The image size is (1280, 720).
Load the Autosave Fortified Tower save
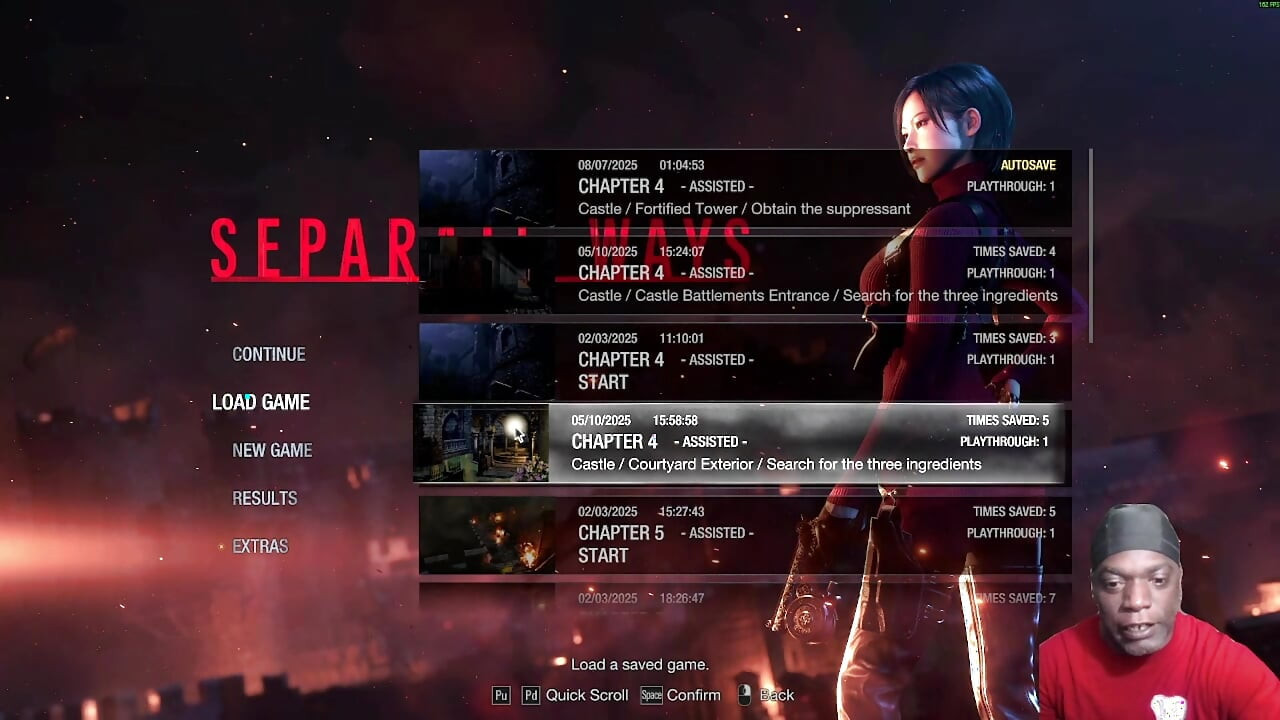[x=744, y=187]
